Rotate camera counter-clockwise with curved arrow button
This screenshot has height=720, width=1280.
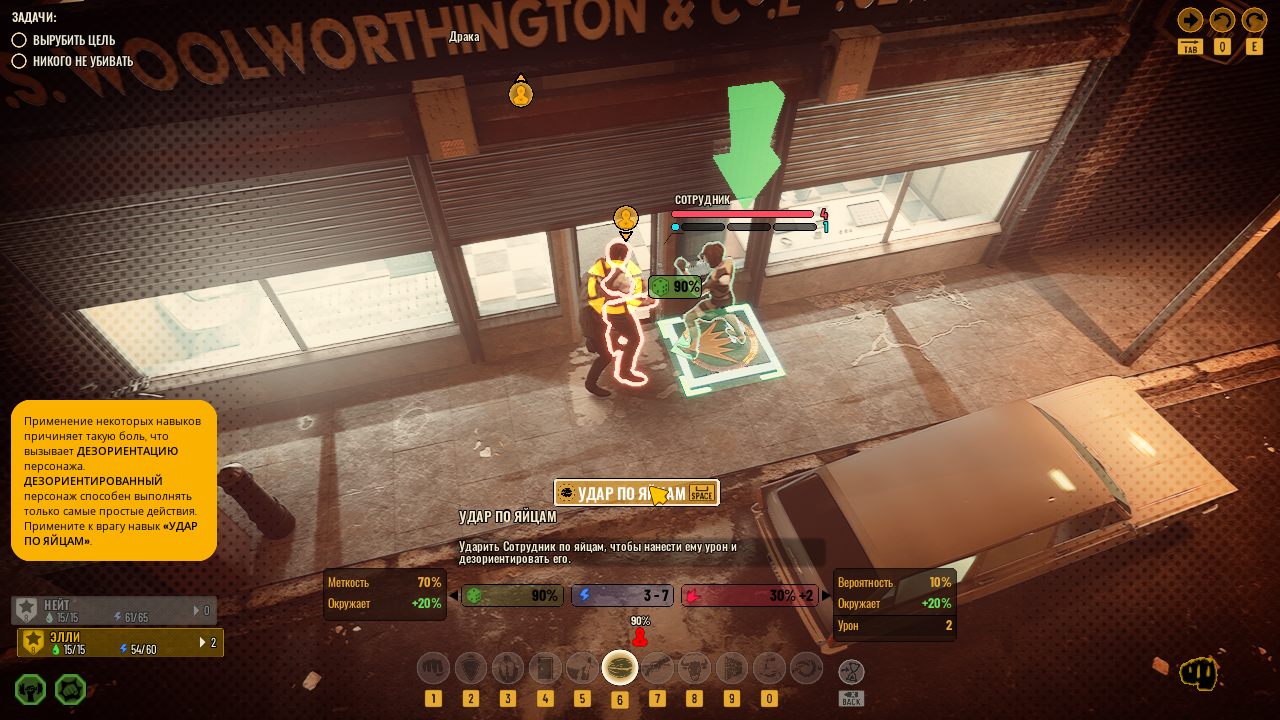[1222, 20]
